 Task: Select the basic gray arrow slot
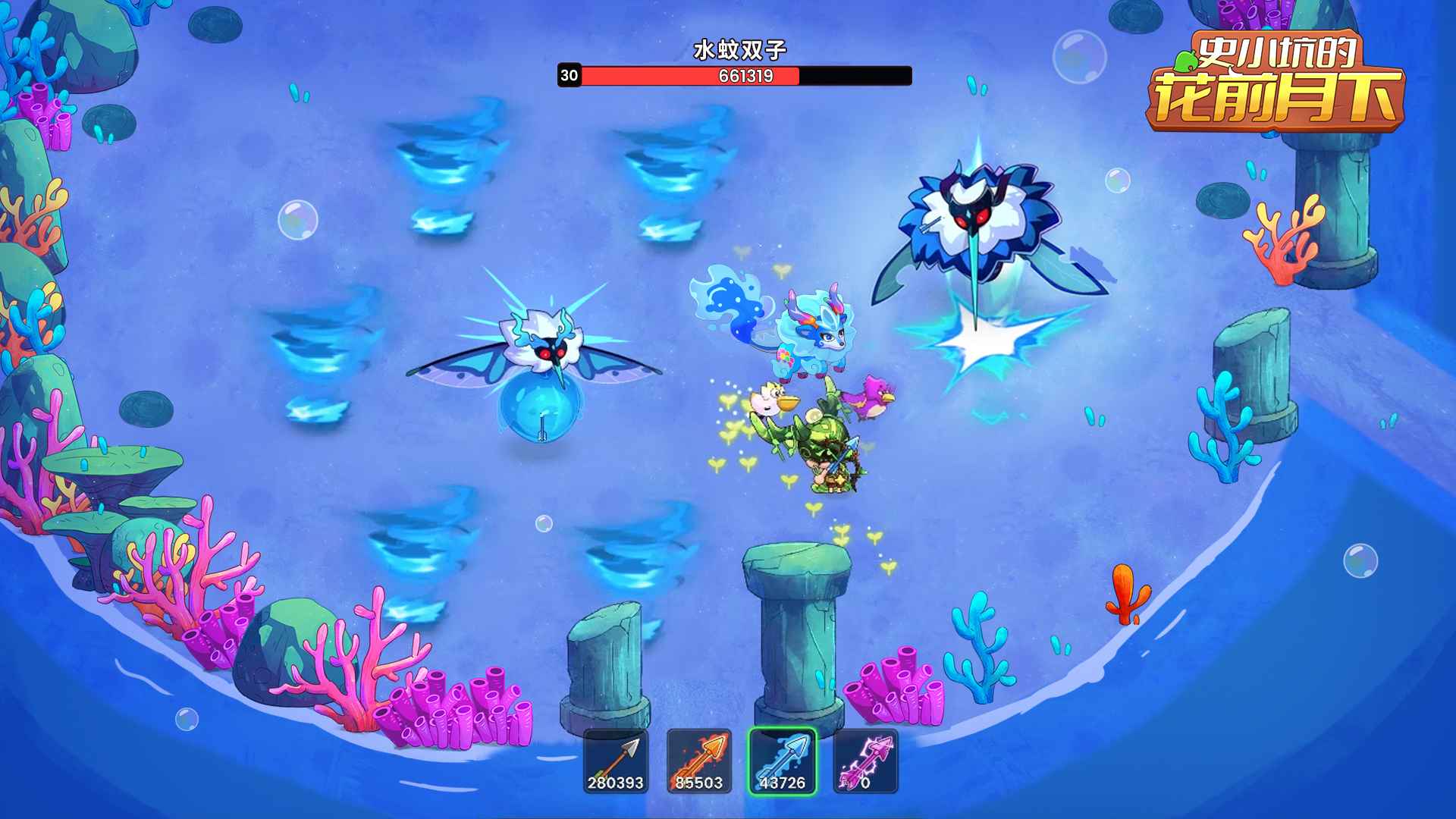[x=616, y=761]
